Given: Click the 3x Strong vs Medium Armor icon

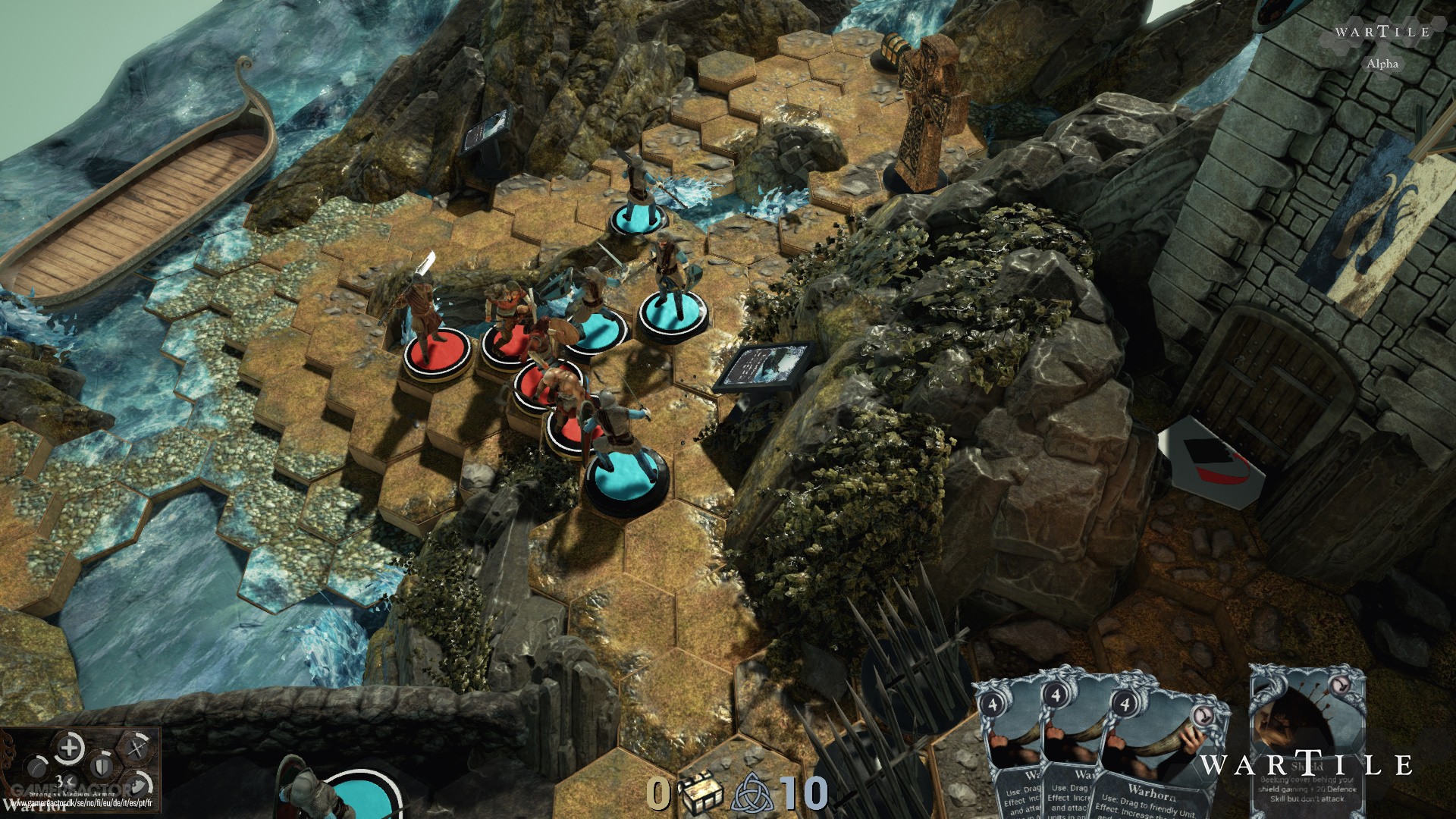Looking at the screenshot, I should pyautogui.click(x=68, y=781).
